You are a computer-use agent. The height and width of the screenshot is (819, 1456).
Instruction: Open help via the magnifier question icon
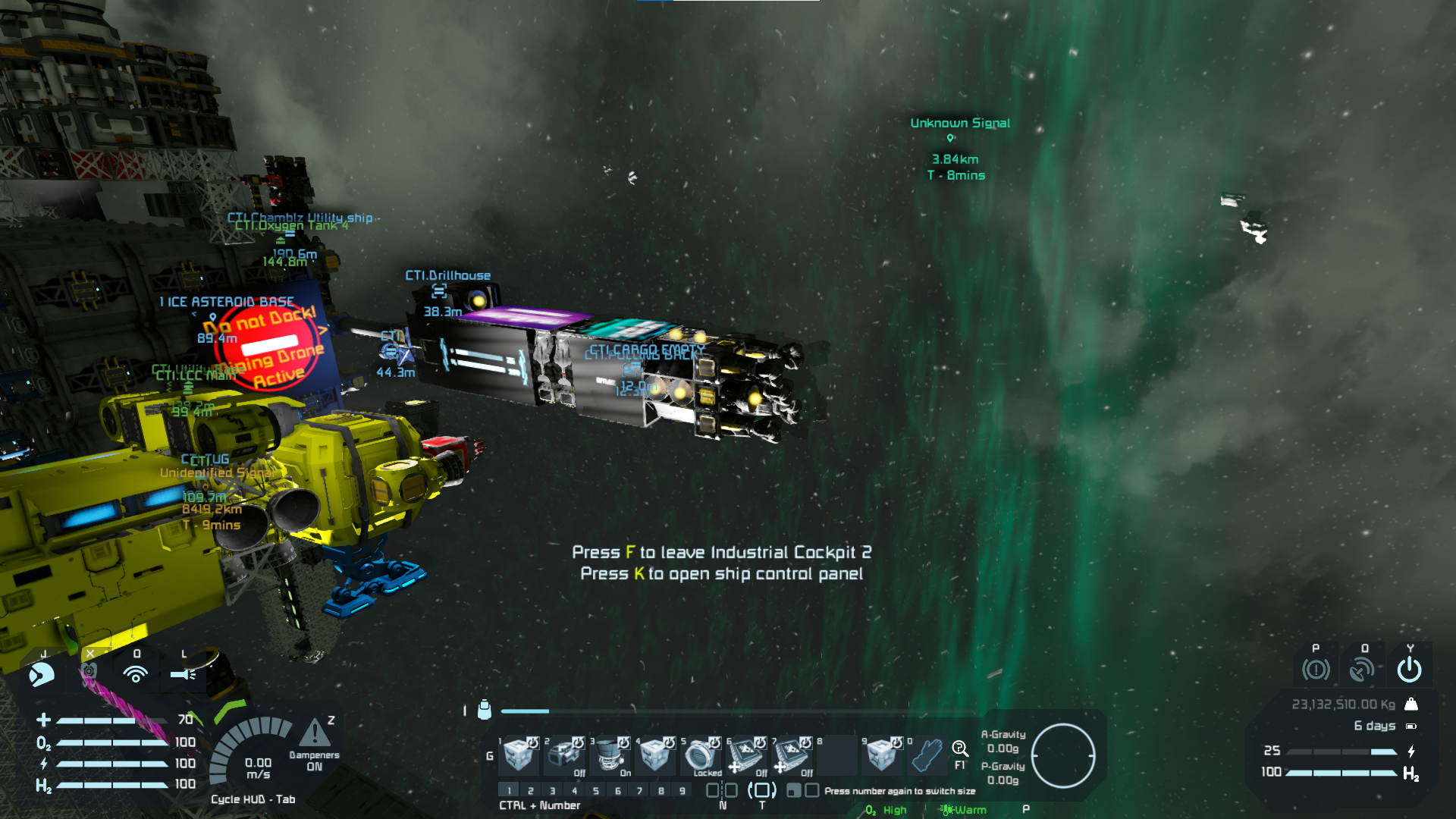(960, 750)
